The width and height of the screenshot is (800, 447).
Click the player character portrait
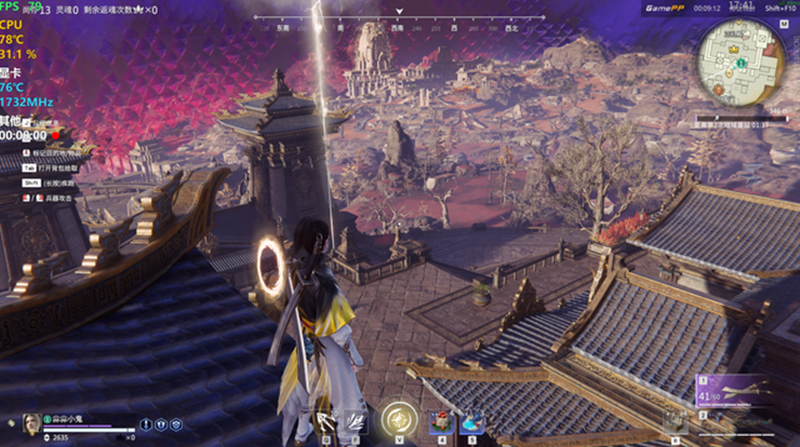31,421
